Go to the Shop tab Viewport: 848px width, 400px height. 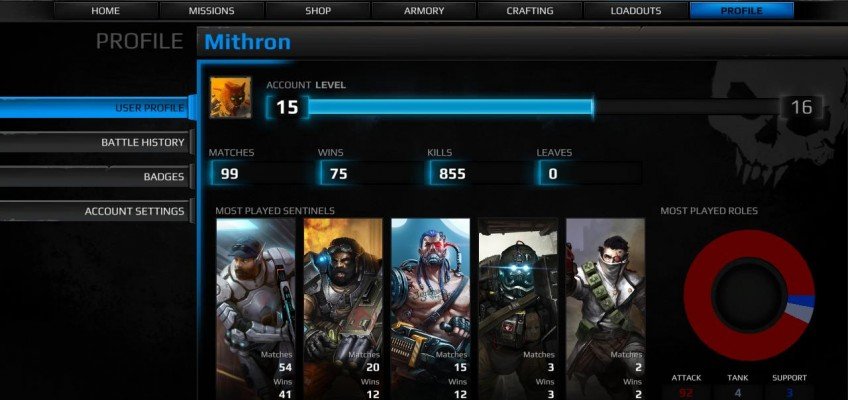point(318,11)
